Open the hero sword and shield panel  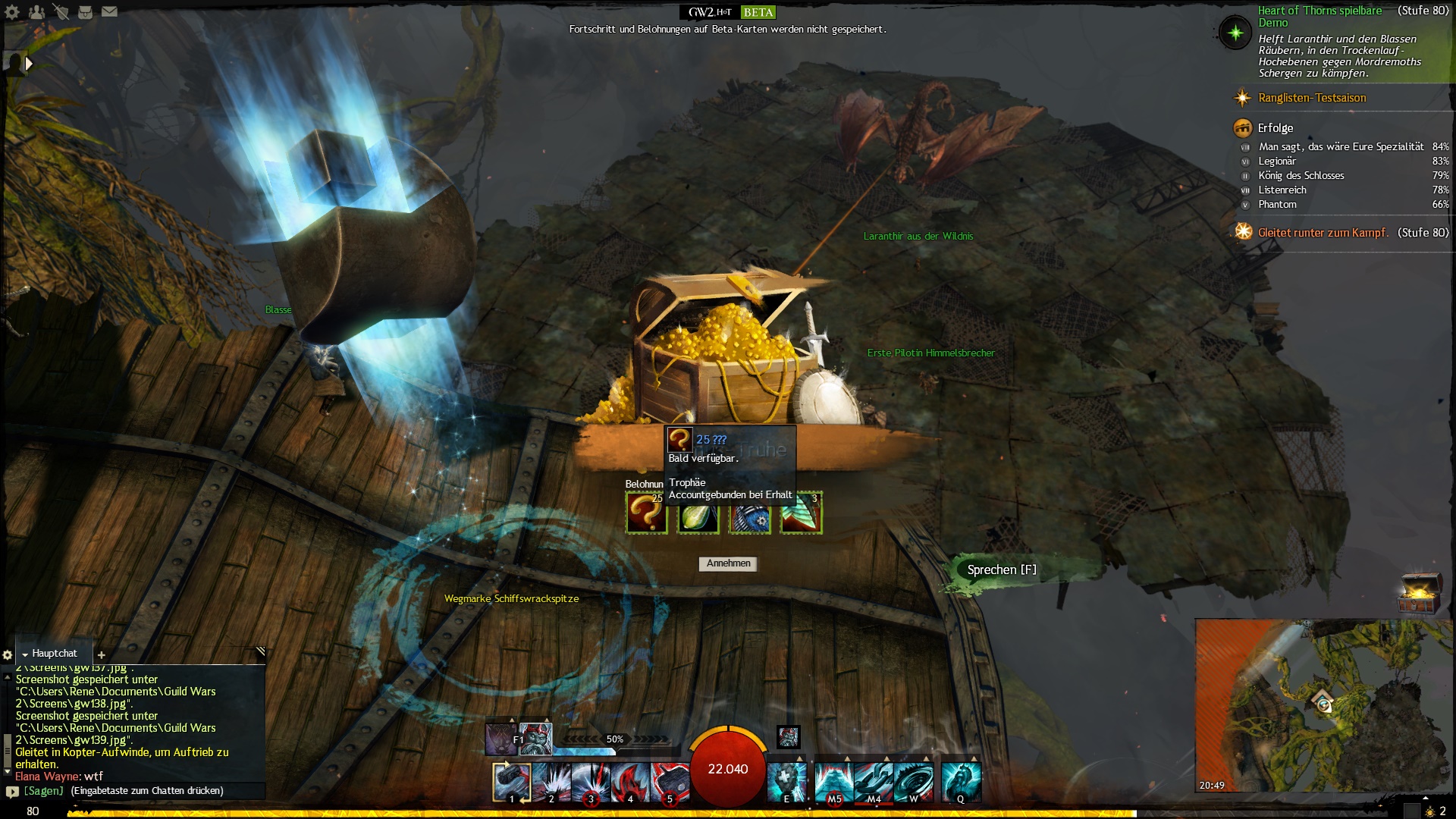(x=61, y=12)
